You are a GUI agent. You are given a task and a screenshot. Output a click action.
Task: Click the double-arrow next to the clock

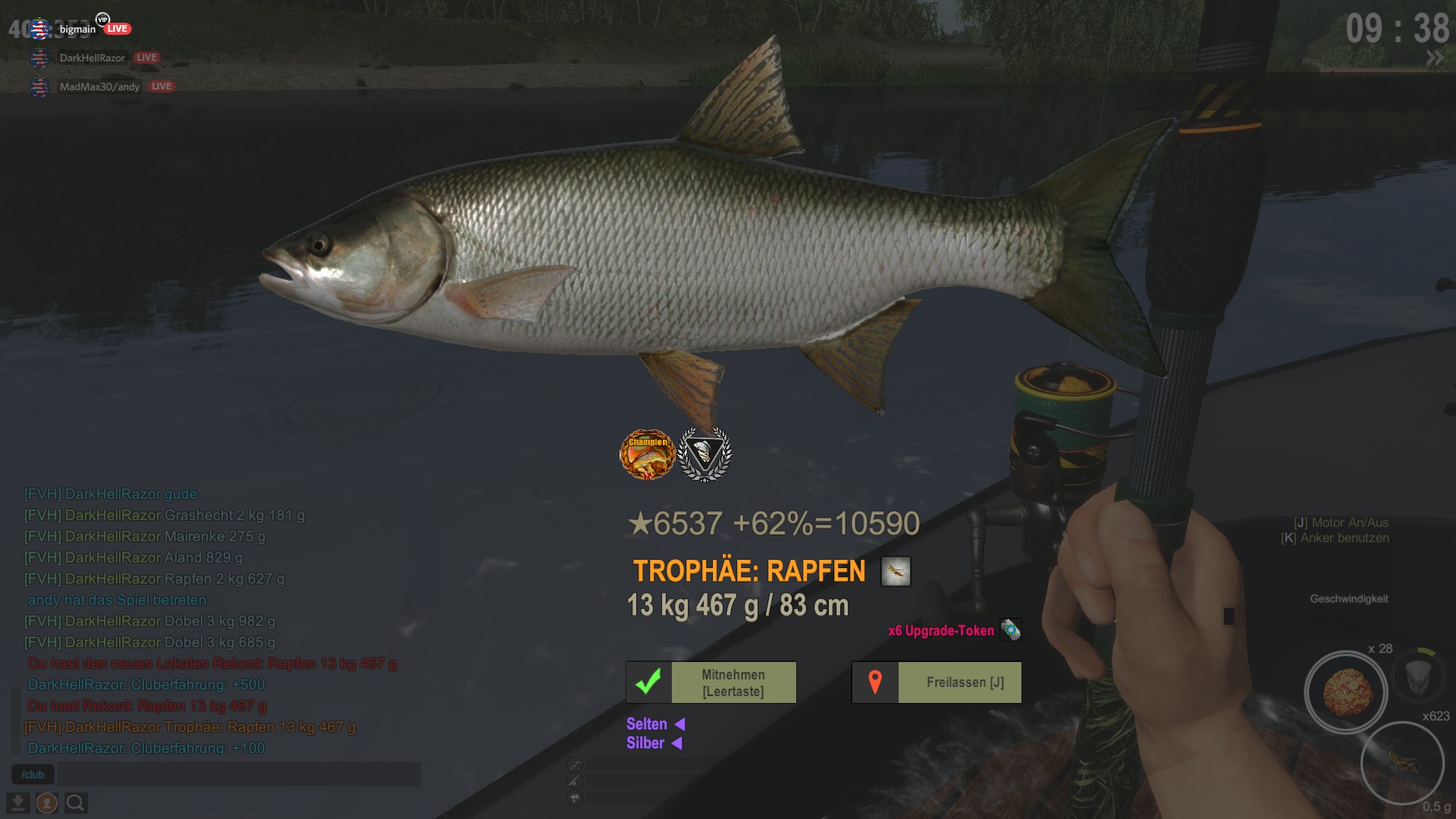click(1435, 58)
